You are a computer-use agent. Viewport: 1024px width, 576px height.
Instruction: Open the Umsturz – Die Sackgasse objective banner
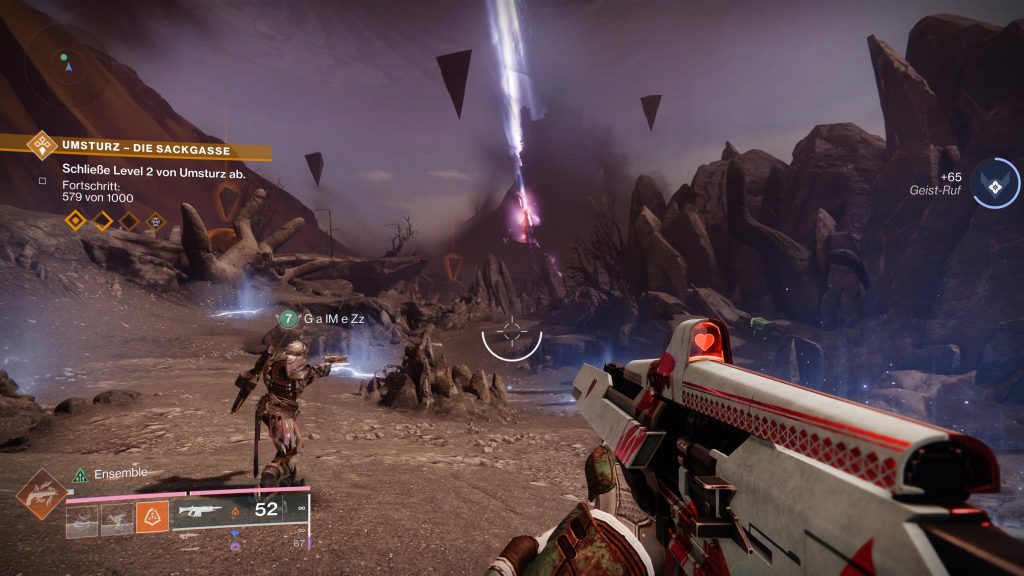[x=145, y=149]
